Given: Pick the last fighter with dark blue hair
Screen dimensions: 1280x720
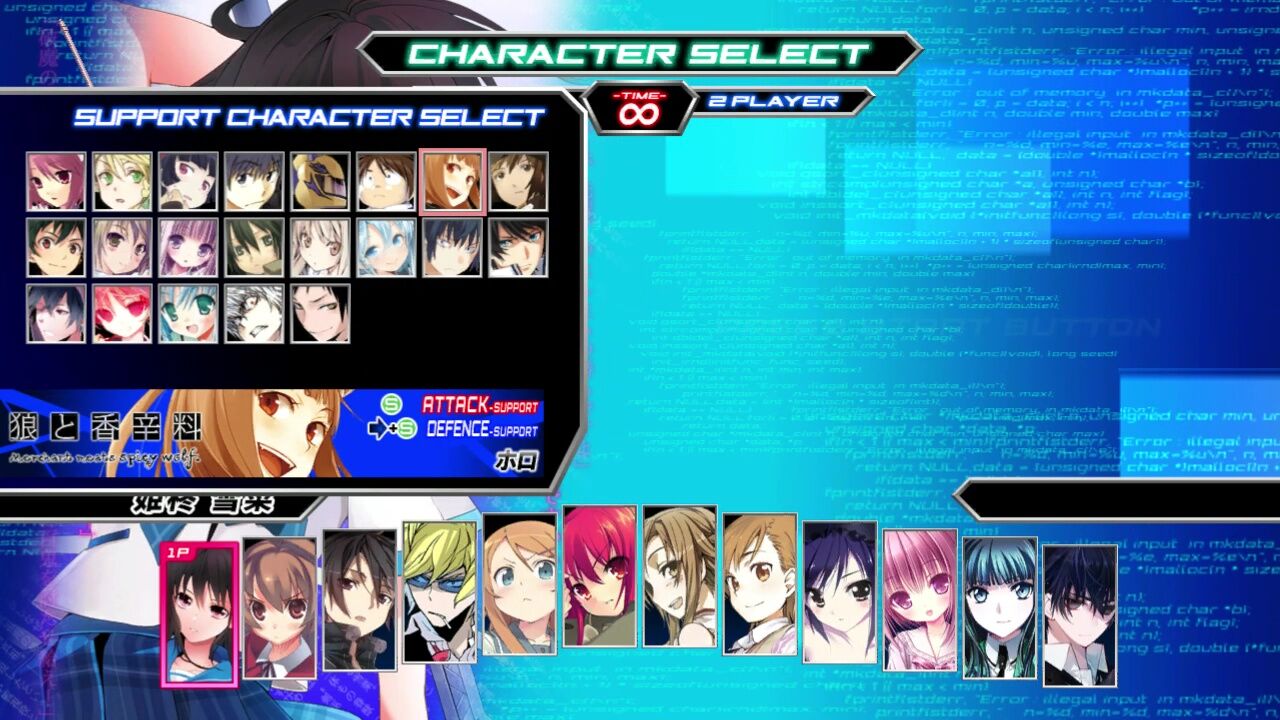Looking at the screenshot, I should (1080, 616).
